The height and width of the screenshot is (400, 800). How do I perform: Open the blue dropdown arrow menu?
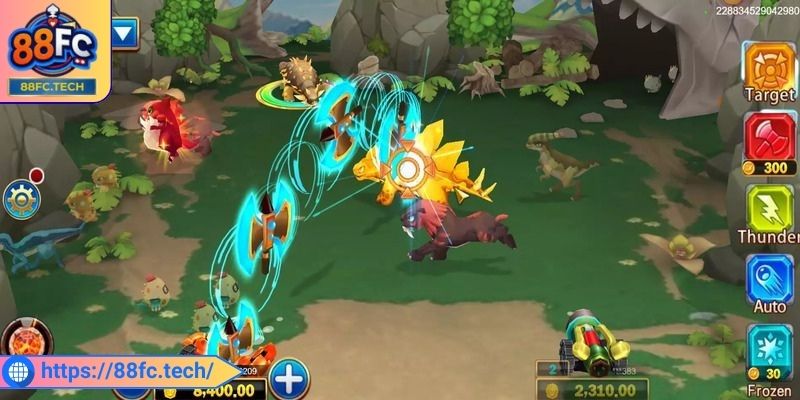pyautogui.click(x=125, y=34)
